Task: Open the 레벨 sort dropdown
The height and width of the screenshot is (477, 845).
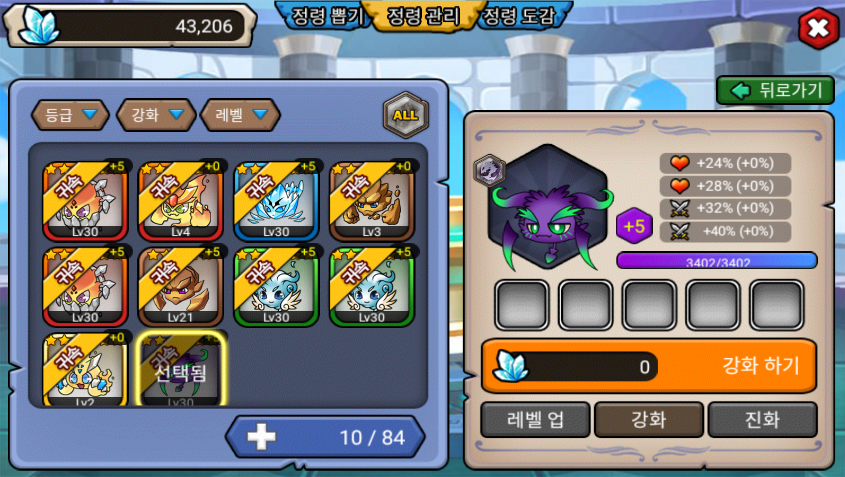Action: 240,115
